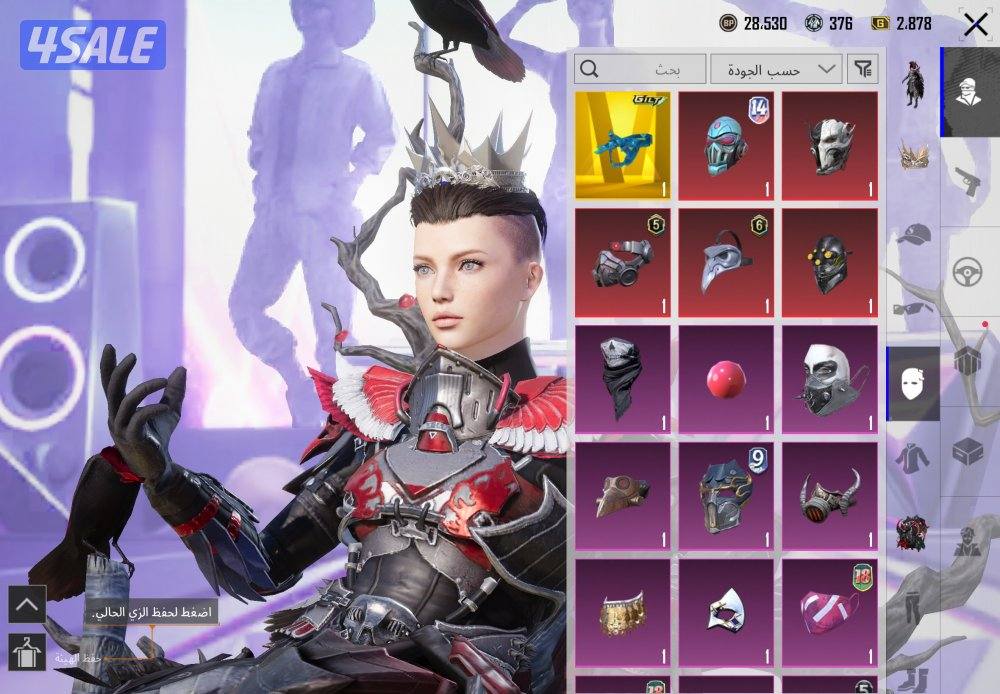Select the yellow Glacier crossbow item
The height and width of the screenshot is (694, 1000).
tap(623, 145)
